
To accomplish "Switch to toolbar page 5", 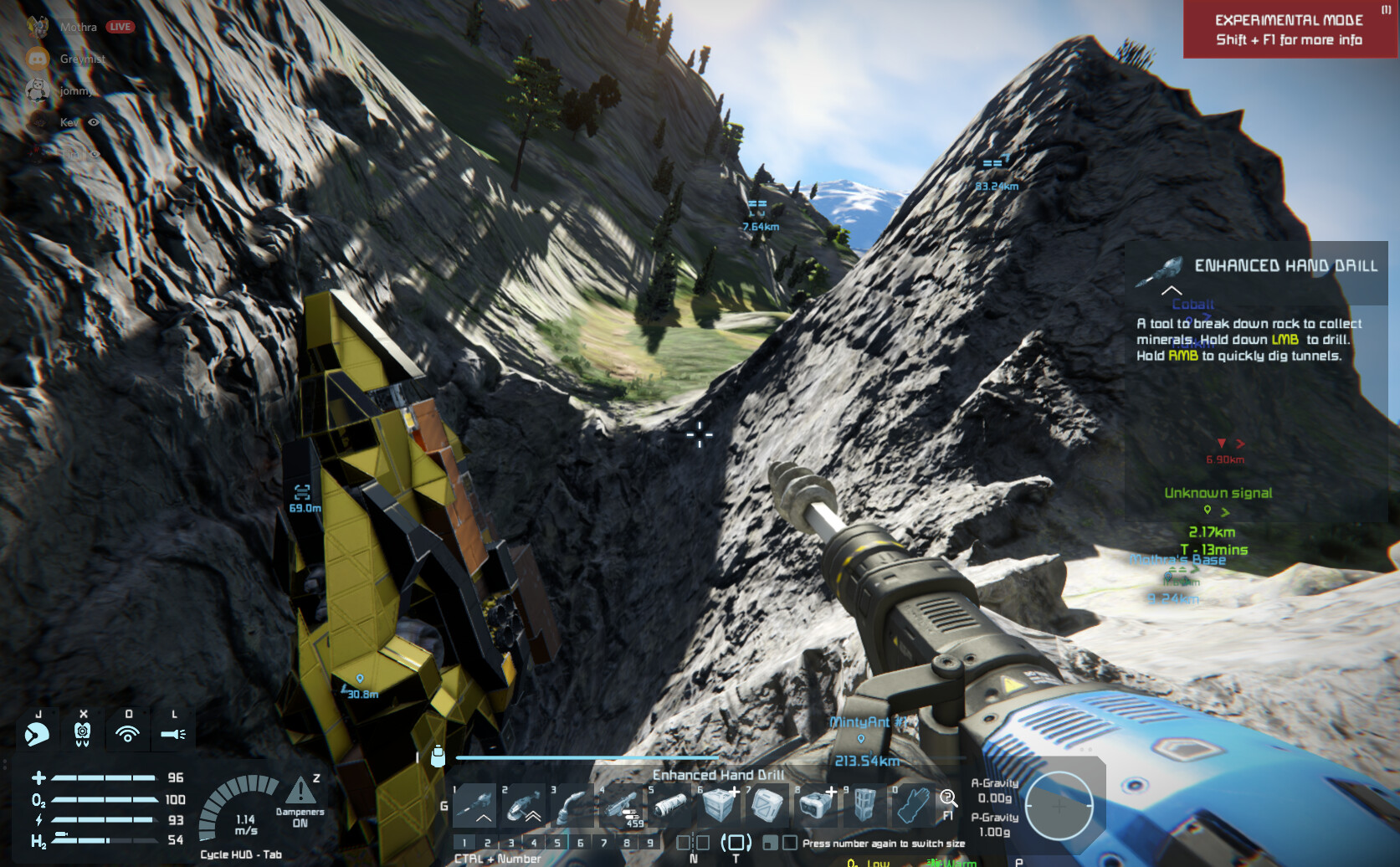I will [x=557, y=843].
